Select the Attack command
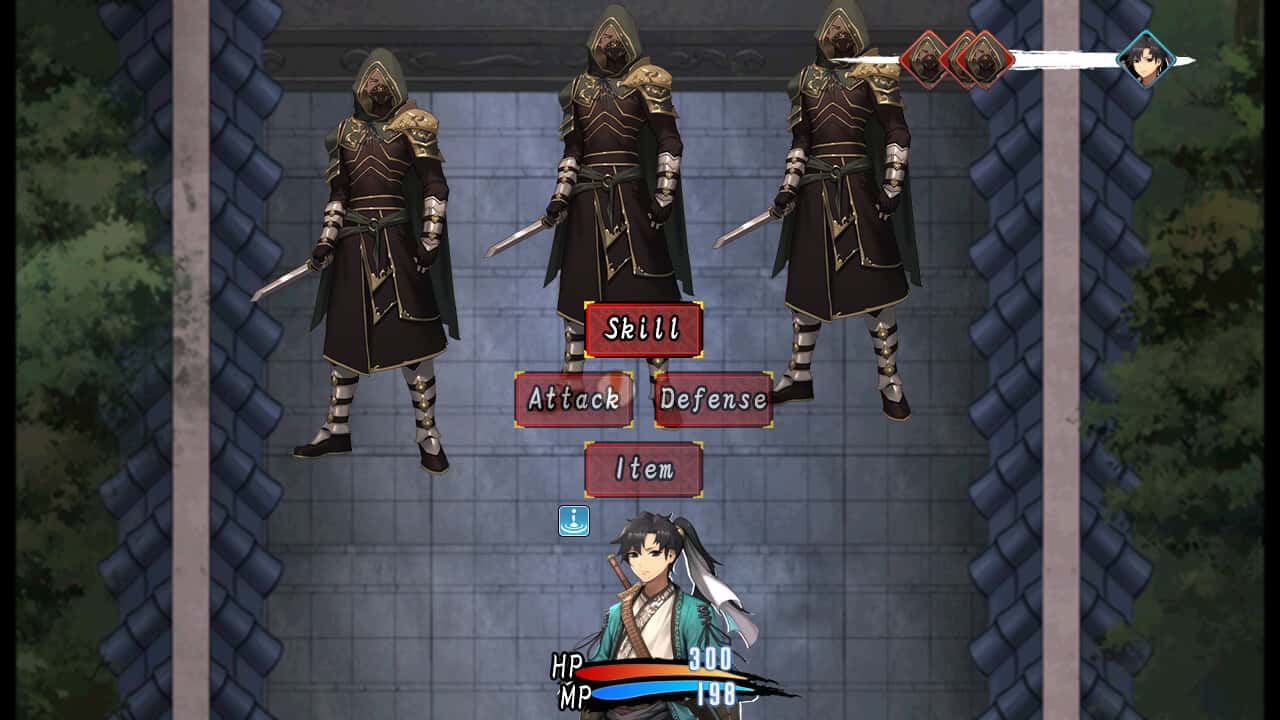The height and width of the screenshot is (720, 1280). [573, 400]
